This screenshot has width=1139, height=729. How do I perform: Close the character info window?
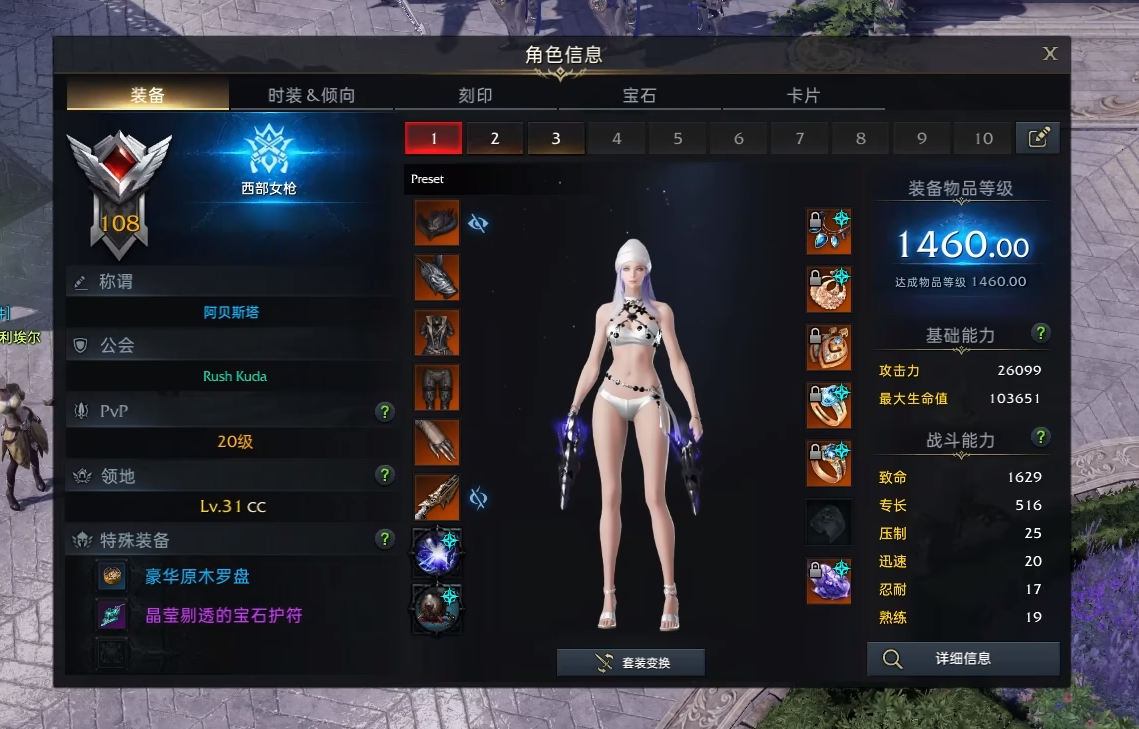pos(1050,54)
